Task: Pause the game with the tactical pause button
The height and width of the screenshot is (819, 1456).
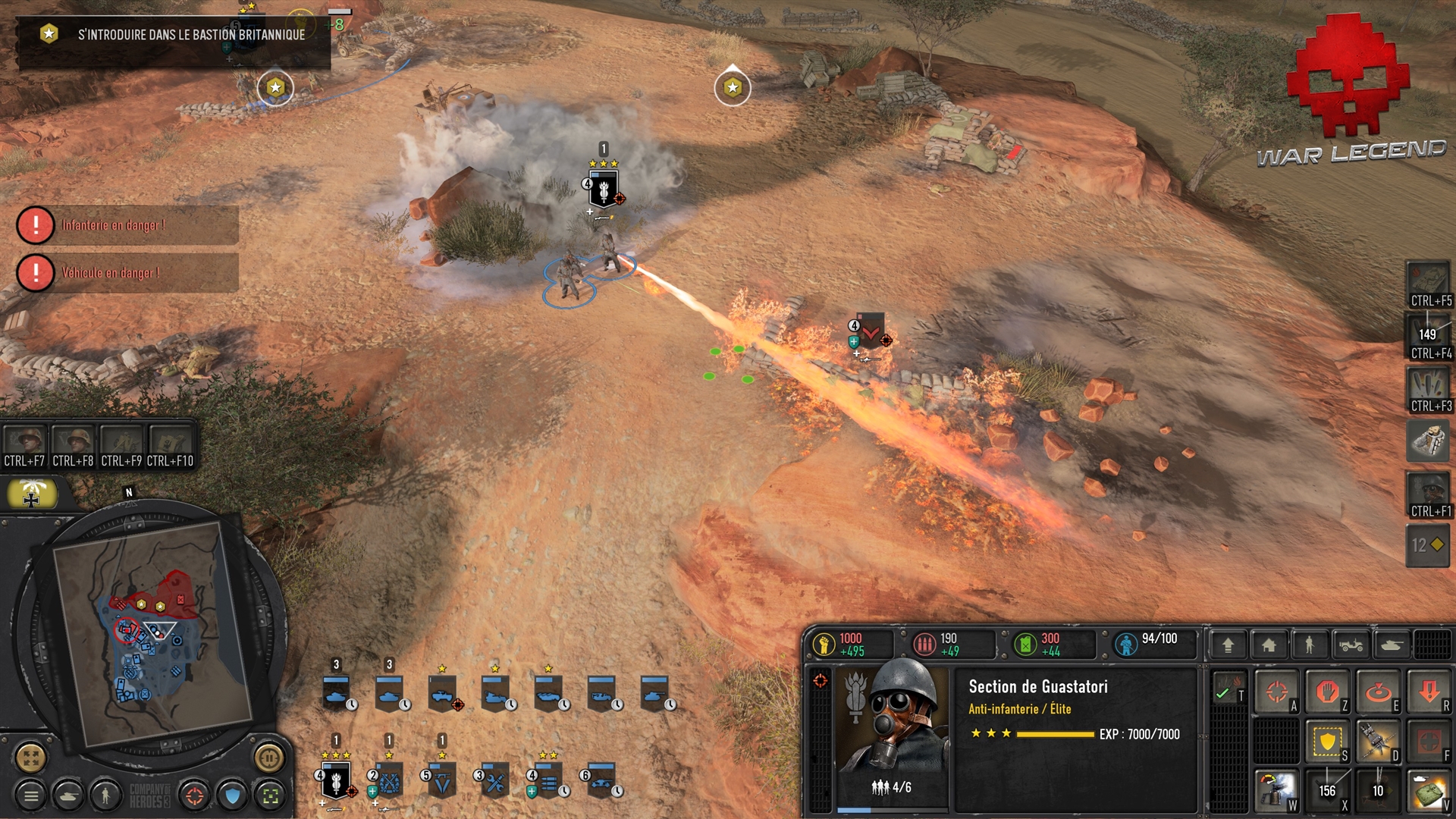Action: (x=268, y=757)
